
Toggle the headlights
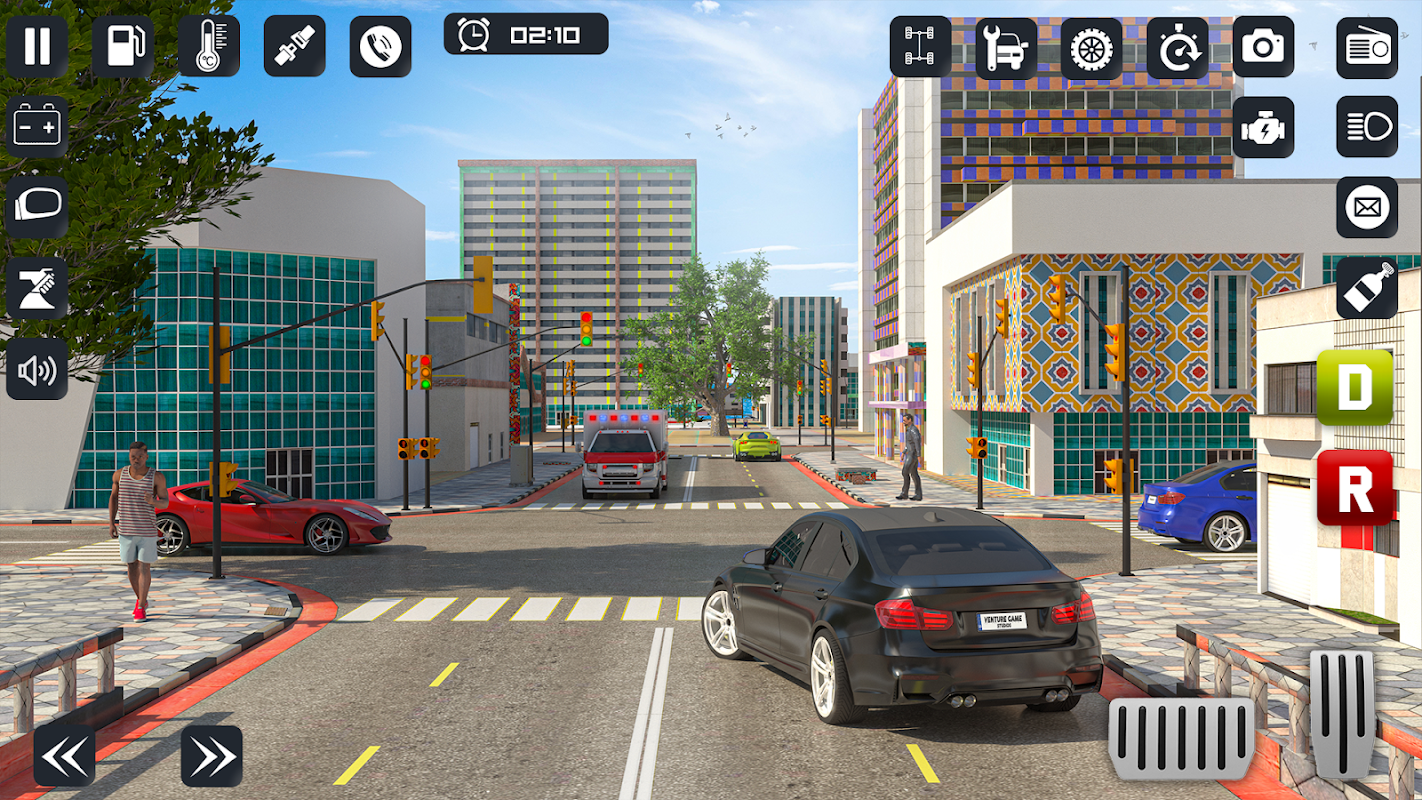click(x=1367, y=127)
